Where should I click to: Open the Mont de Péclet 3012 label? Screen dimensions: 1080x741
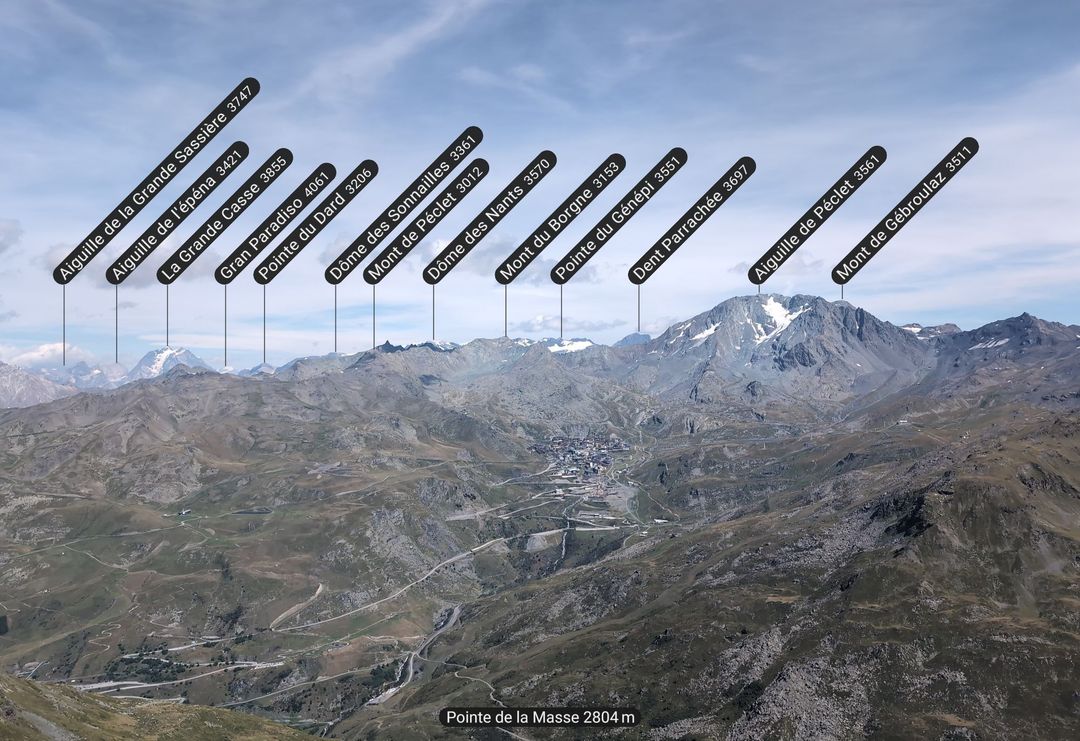426,221
